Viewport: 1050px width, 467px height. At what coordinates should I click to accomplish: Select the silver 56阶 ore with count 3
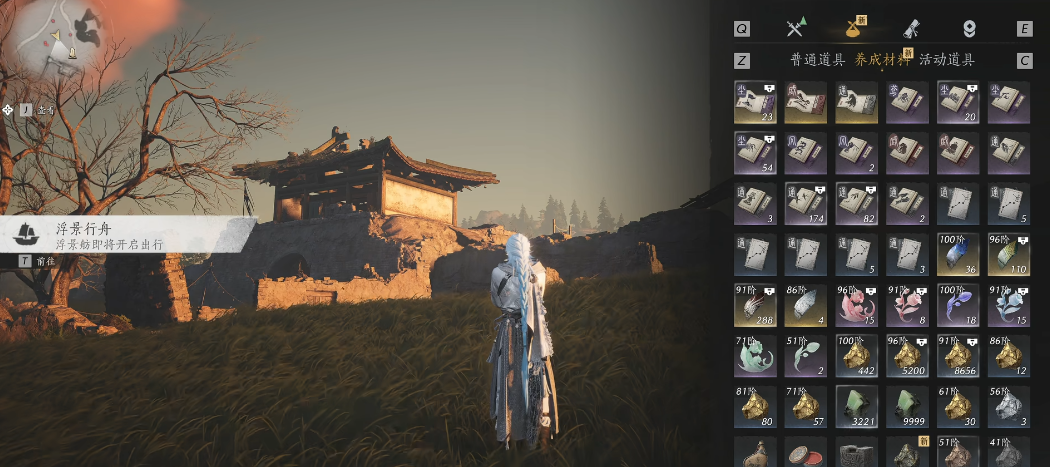[x=1008, y=406]
